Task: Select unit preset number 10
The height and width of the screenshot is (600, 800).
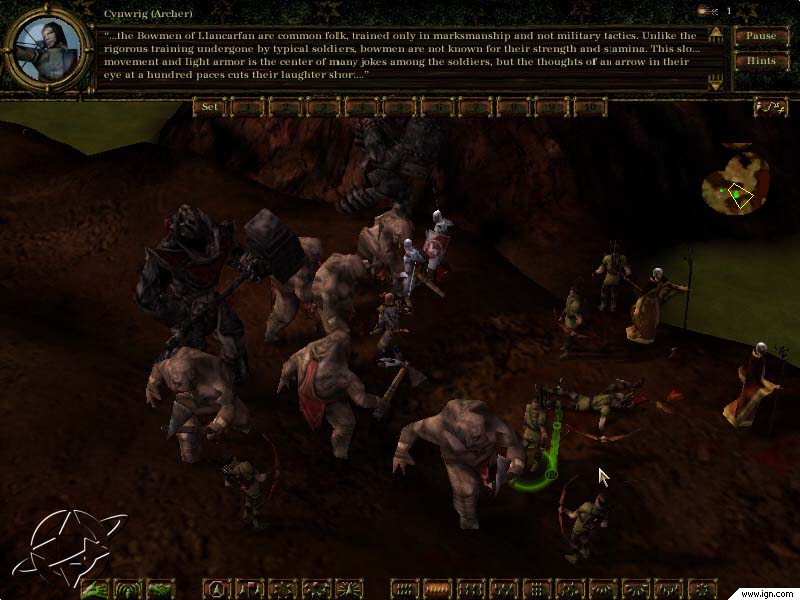Action: click(x=590, y=106)
